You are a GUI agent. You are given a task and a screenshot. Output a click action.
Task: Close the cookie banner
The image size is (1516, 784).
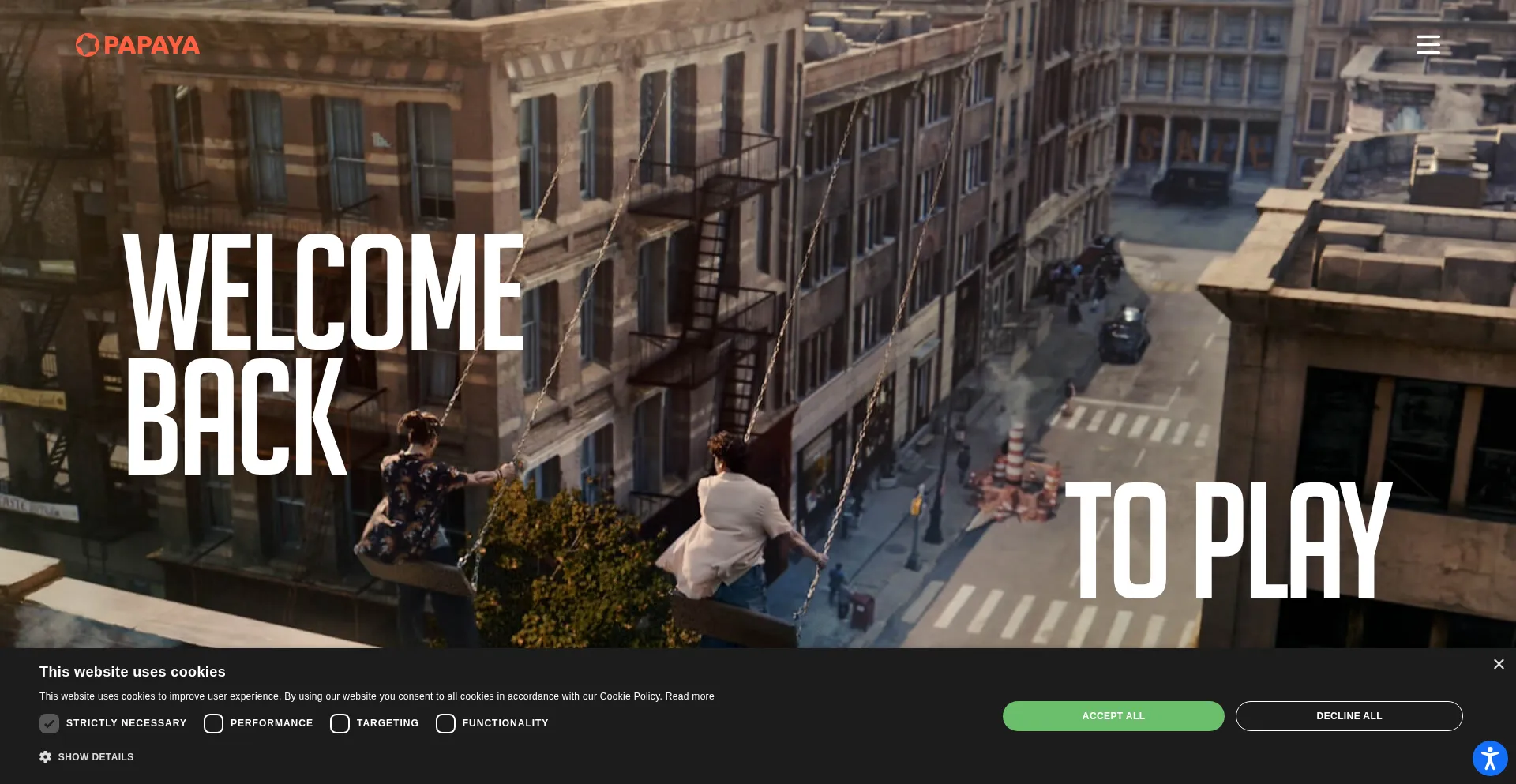(1498, 665)
